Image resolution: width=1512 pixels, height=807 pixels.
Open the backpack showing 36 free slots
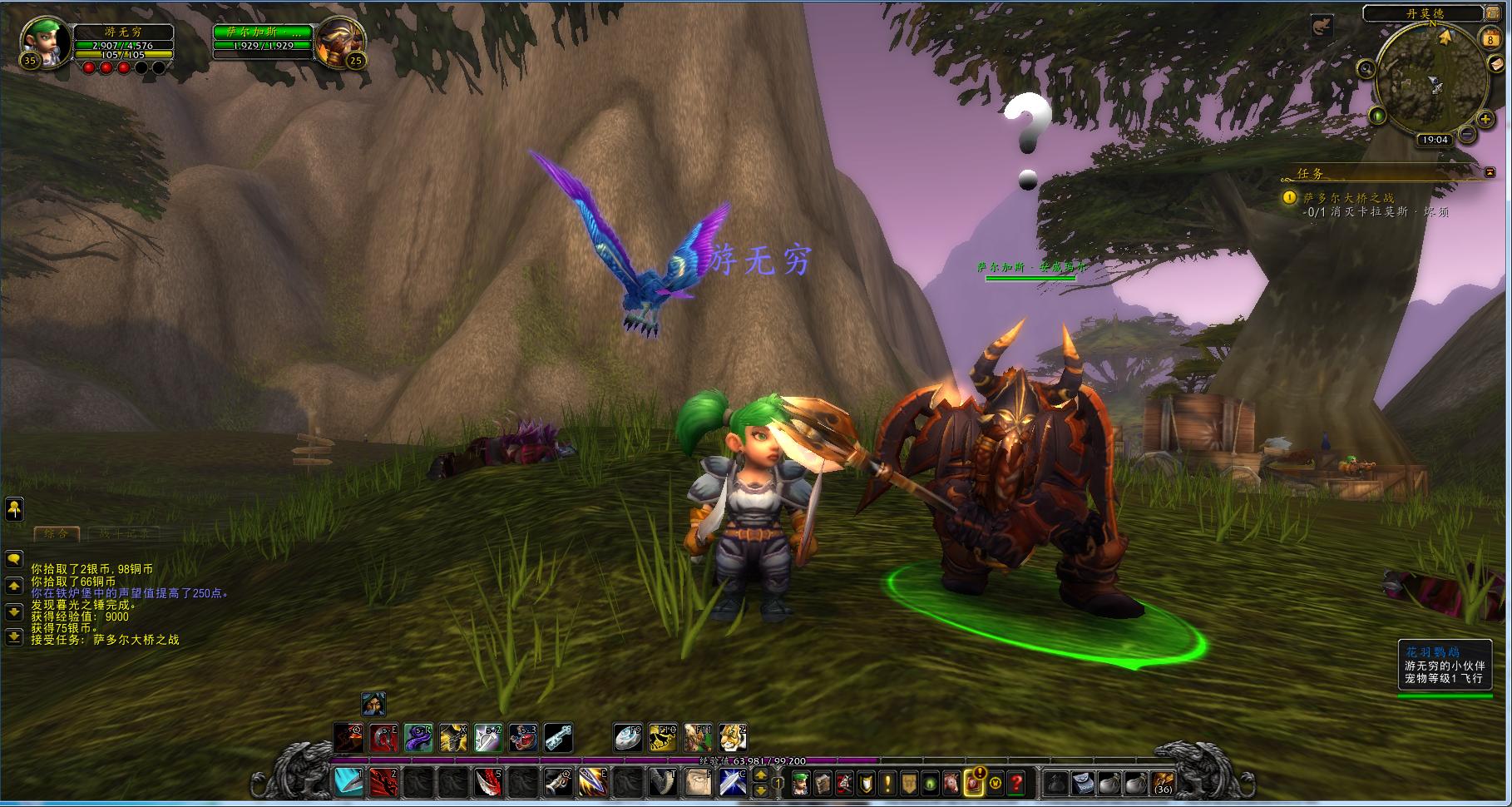1162,782
